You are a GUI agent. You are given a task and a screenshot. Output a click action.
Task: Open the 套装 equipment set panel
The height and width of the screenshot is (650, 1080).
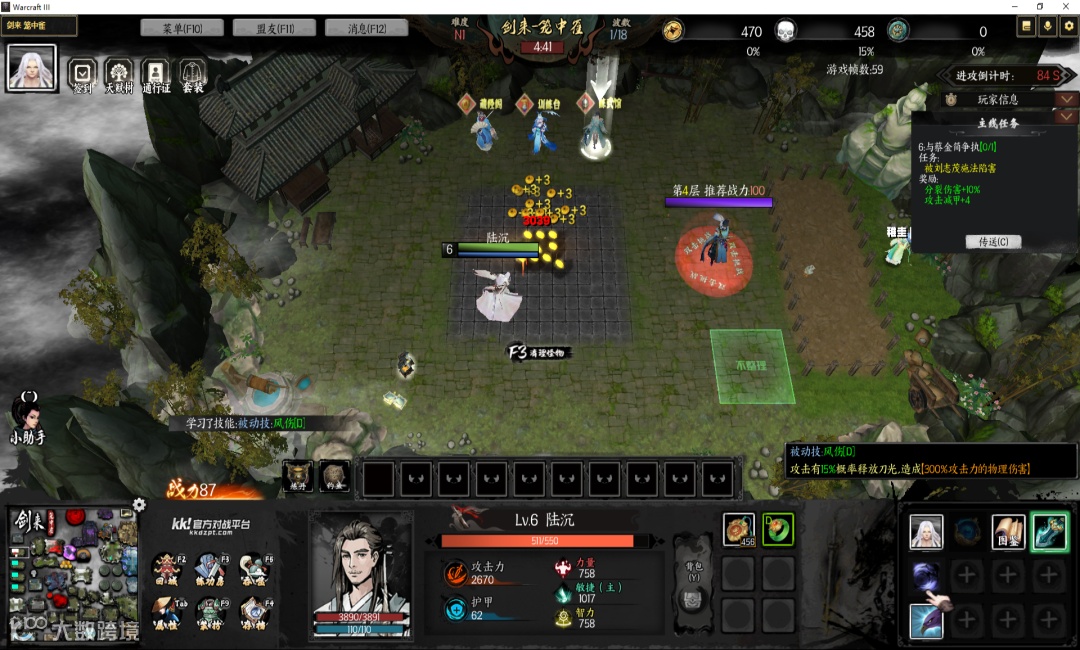(192, 73)
